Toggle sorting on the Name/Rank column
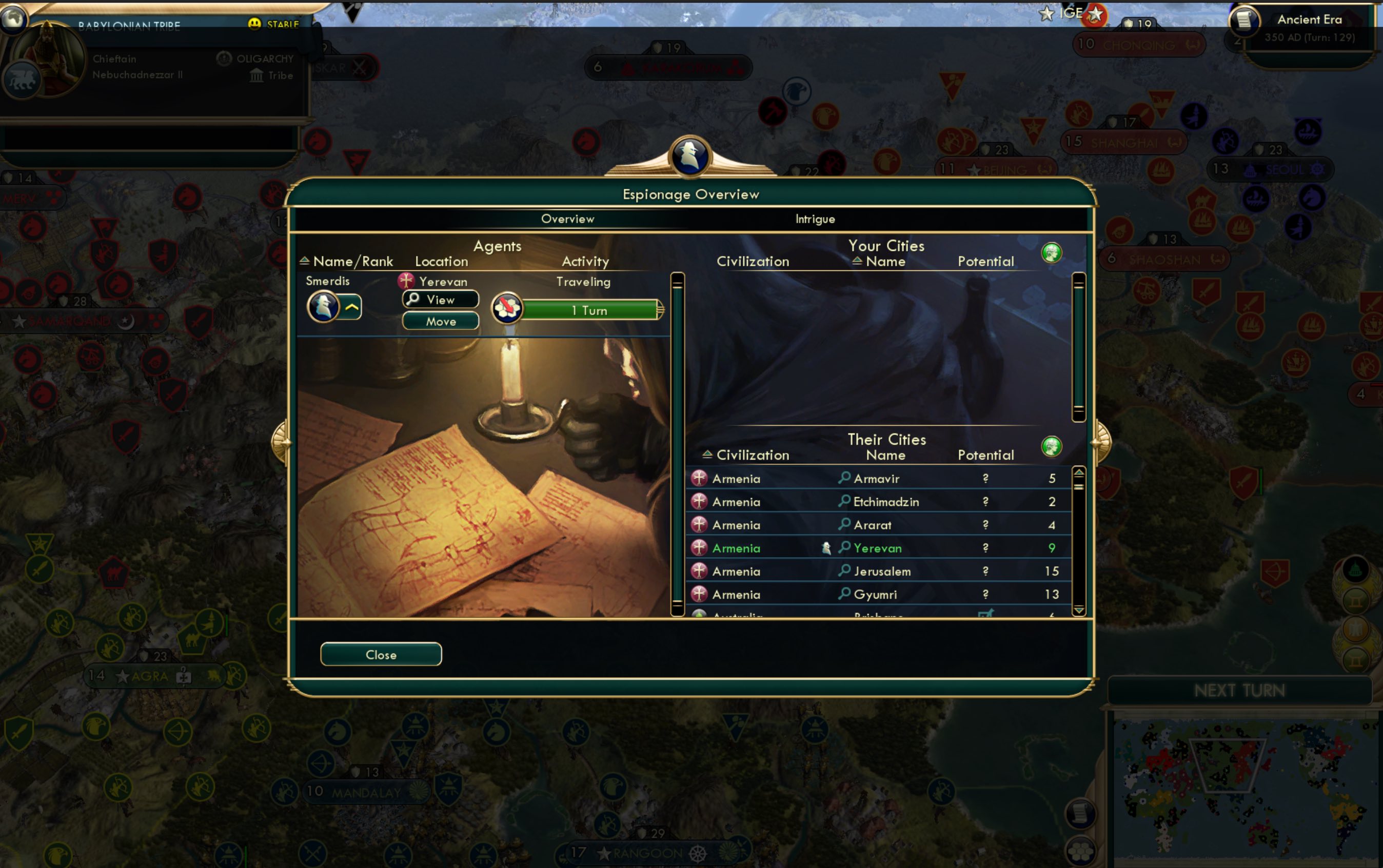 304,261
